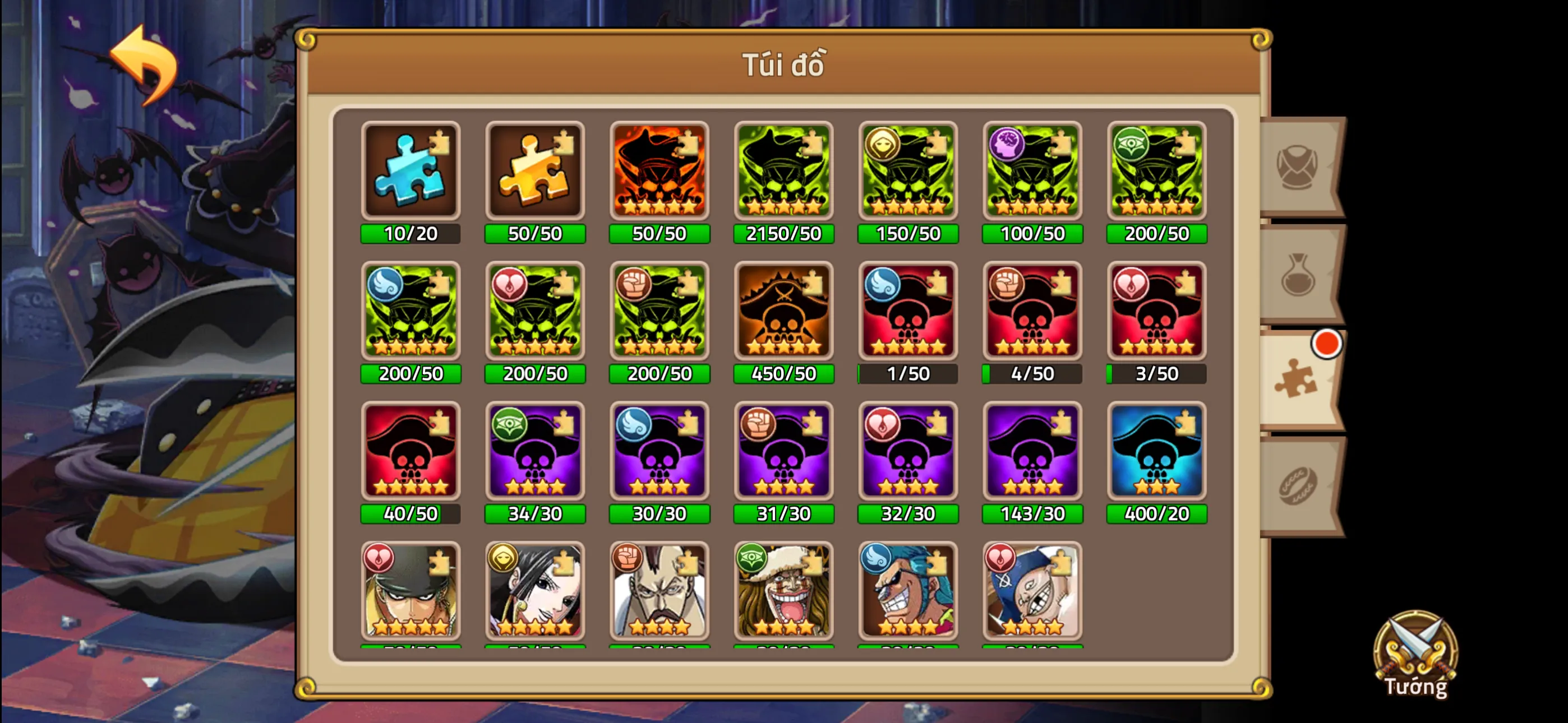Select the blue puzzle fragment showing 10/20

click(411, 171)
